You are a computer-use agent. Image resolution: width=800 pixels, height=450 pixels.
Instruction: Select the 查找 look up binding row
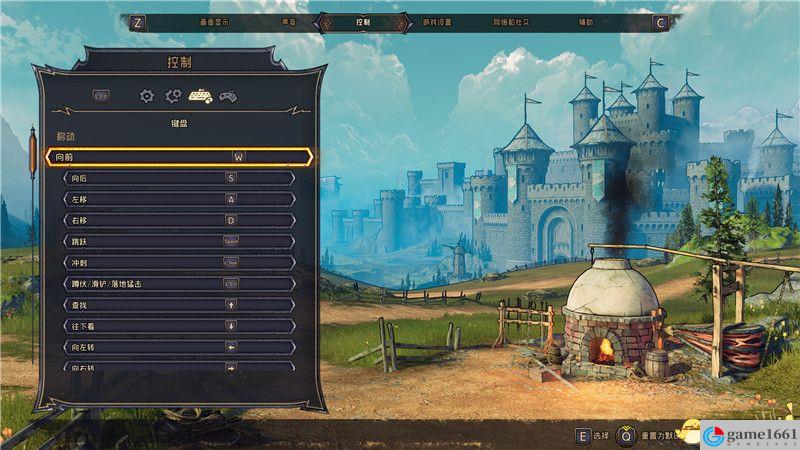[x=179, y=304]
